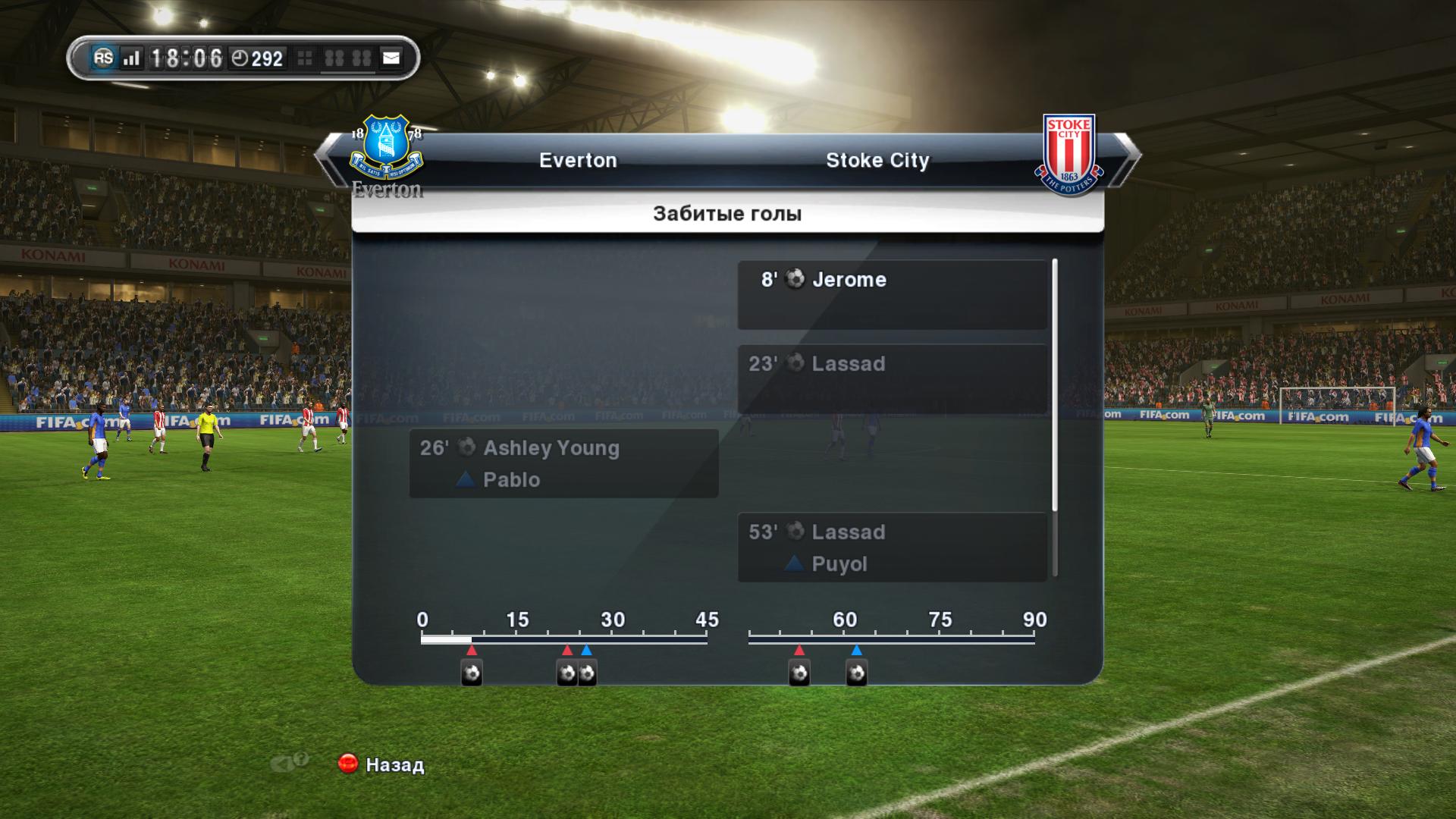Image resolution: width=1456 pixels, height=819 pixels.
Task: Select Lassad's 23rd-minute goal entry
Action: [892, 378]
